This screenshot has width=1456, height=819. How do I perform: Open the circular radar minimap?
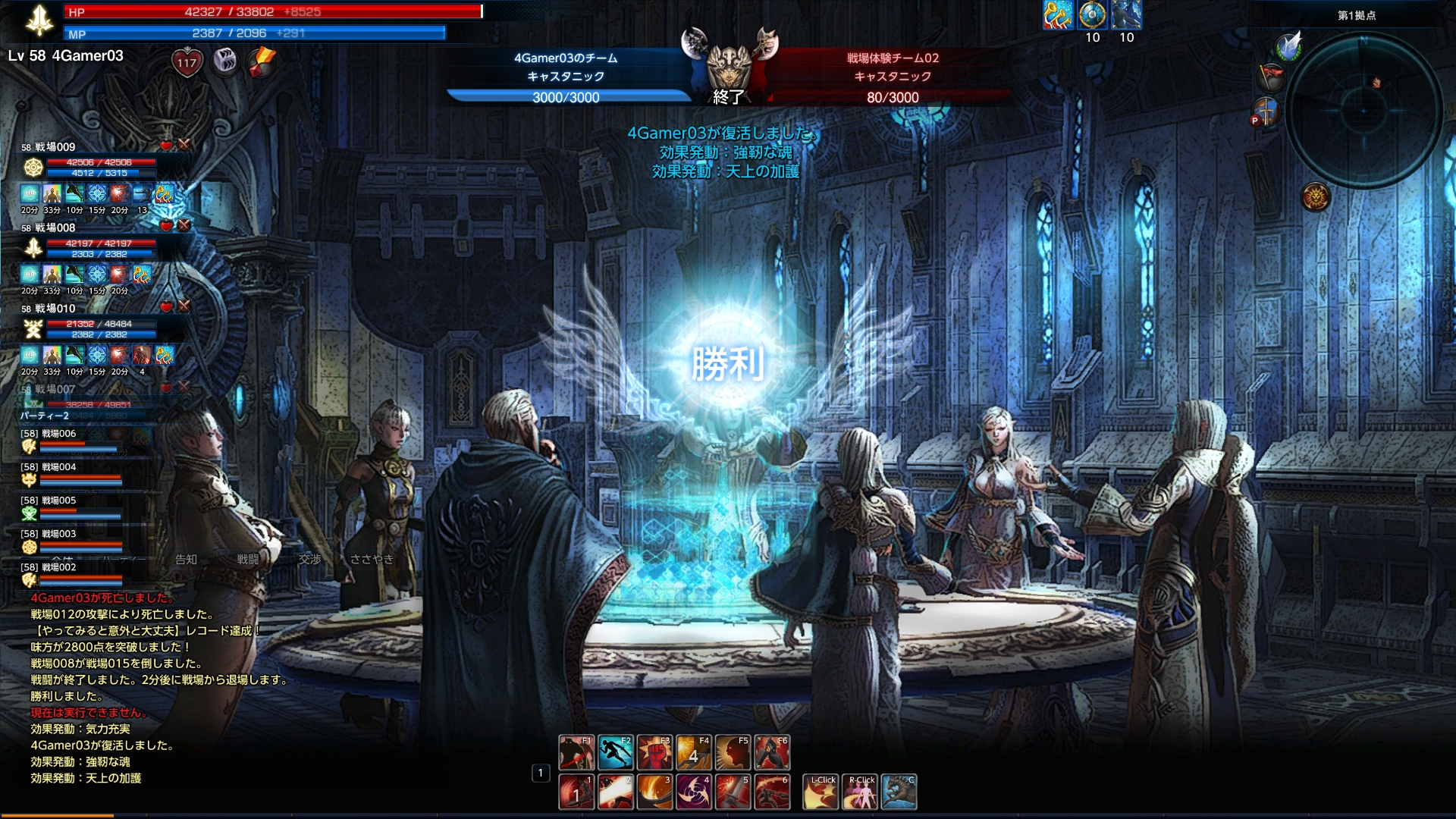(x=1363, y=111)
